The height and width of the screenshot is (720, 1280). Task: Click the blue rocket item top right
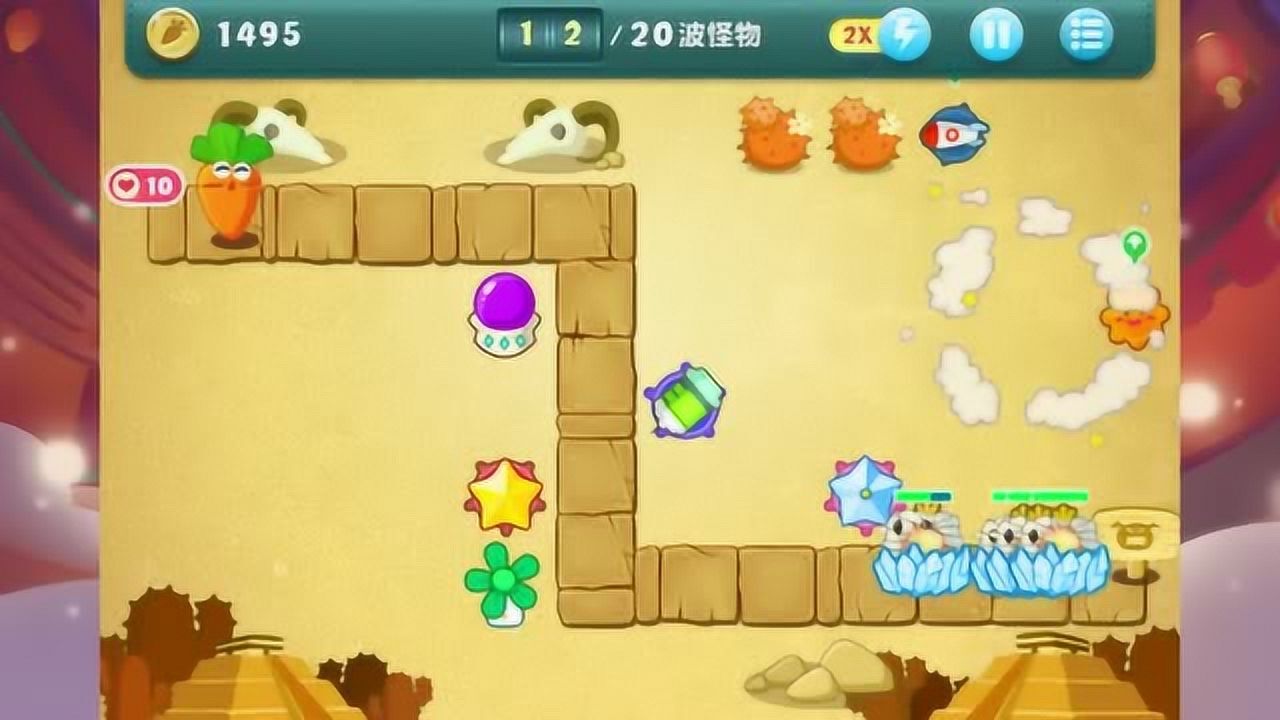click(952, 135)
